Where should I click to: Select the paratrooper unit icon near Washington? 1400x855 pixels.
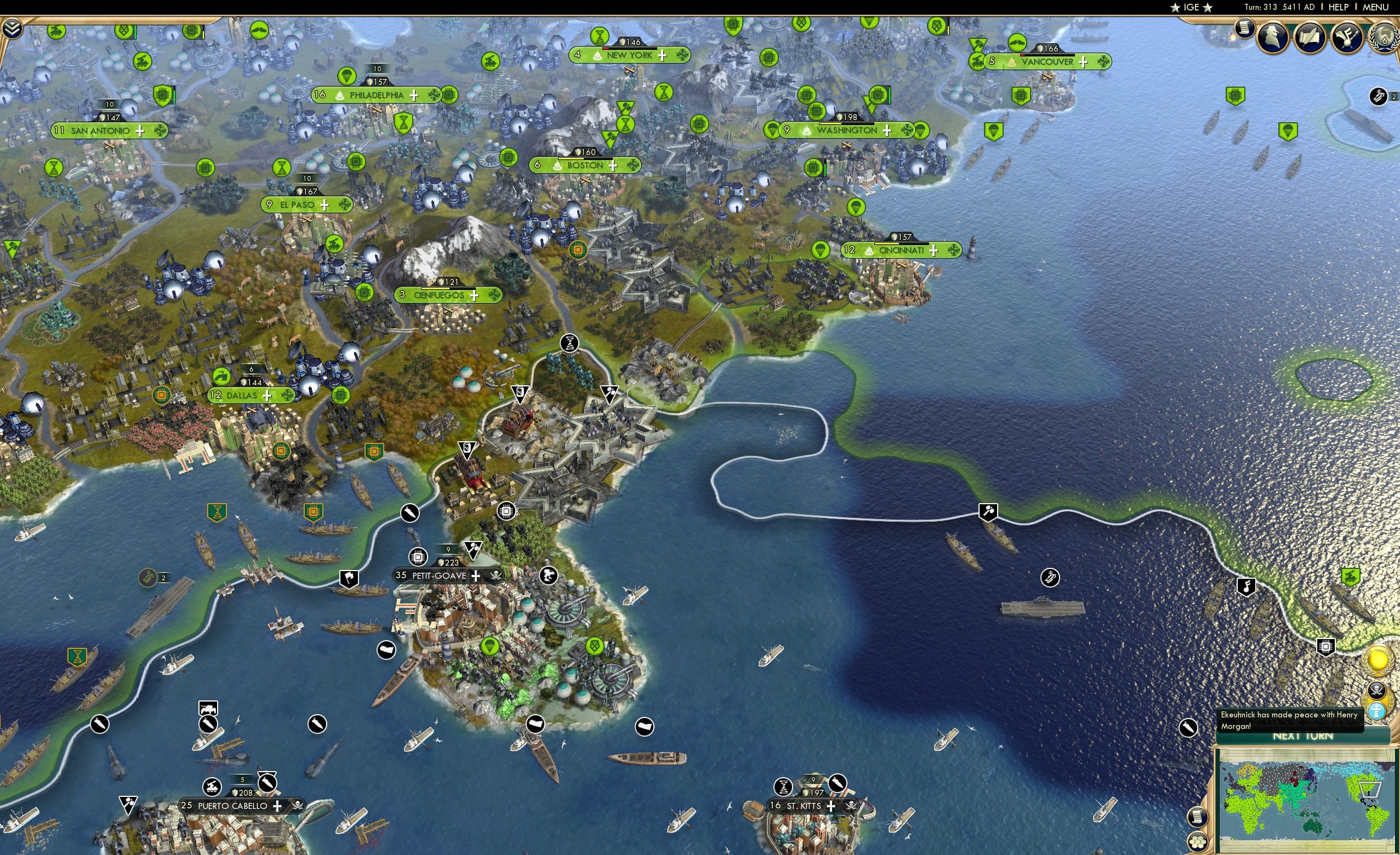click(773, 129)
